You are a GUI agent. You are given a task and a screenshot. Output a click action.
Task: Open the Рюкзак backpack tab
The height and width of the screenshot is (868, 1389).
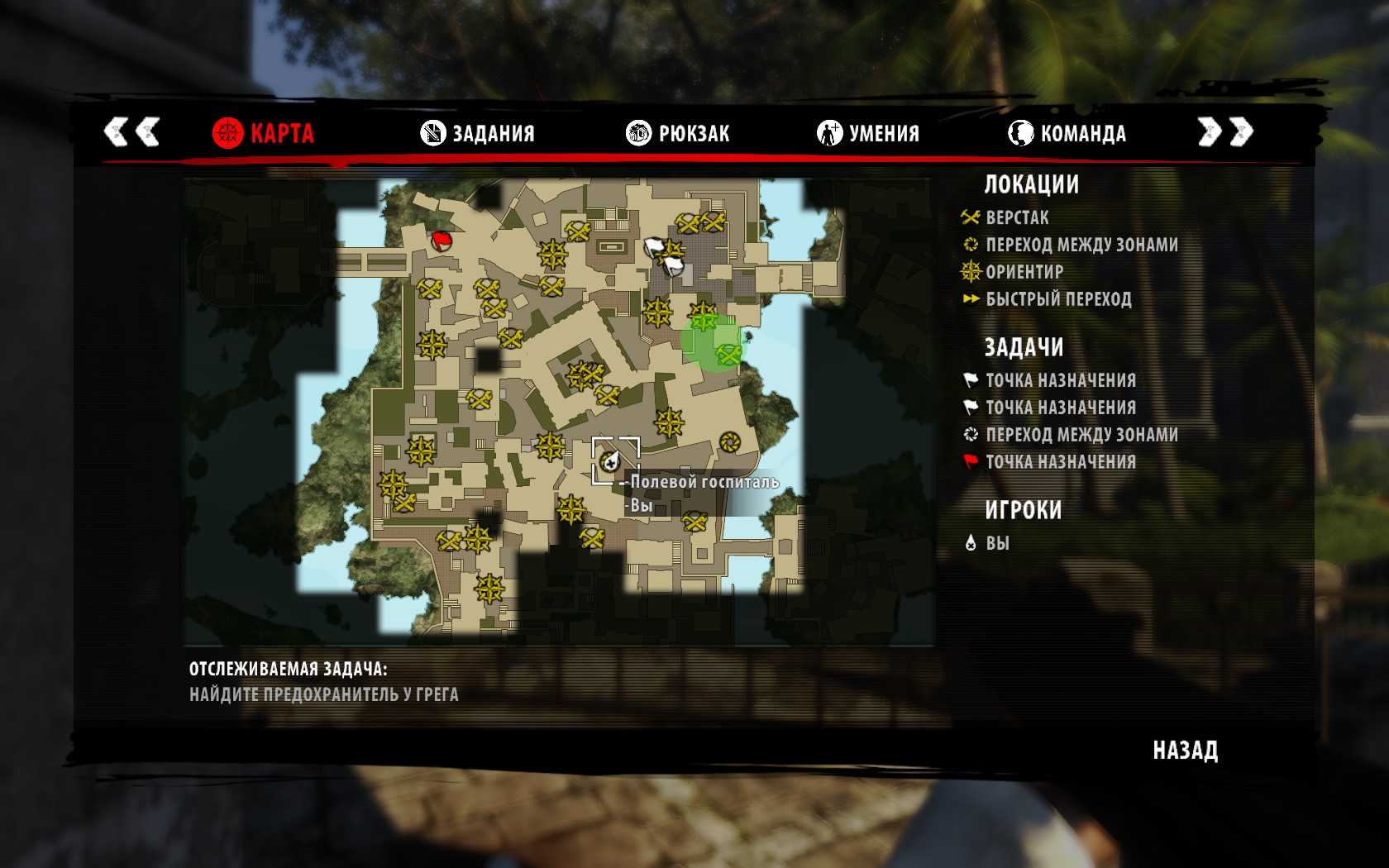click(x=678, y=133)
